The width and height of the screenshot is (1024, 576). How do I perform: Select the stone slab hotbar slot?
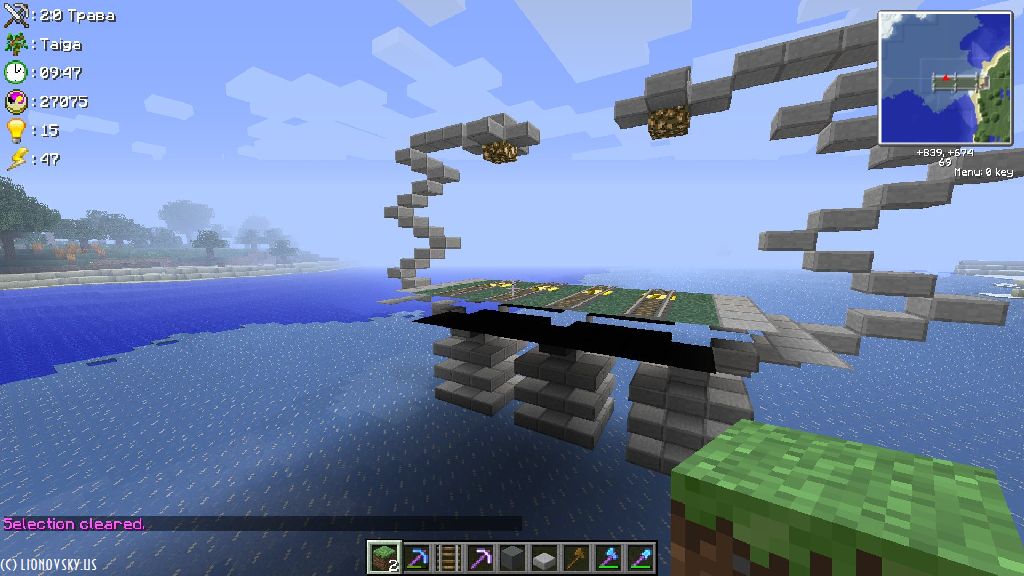(544, 557)
